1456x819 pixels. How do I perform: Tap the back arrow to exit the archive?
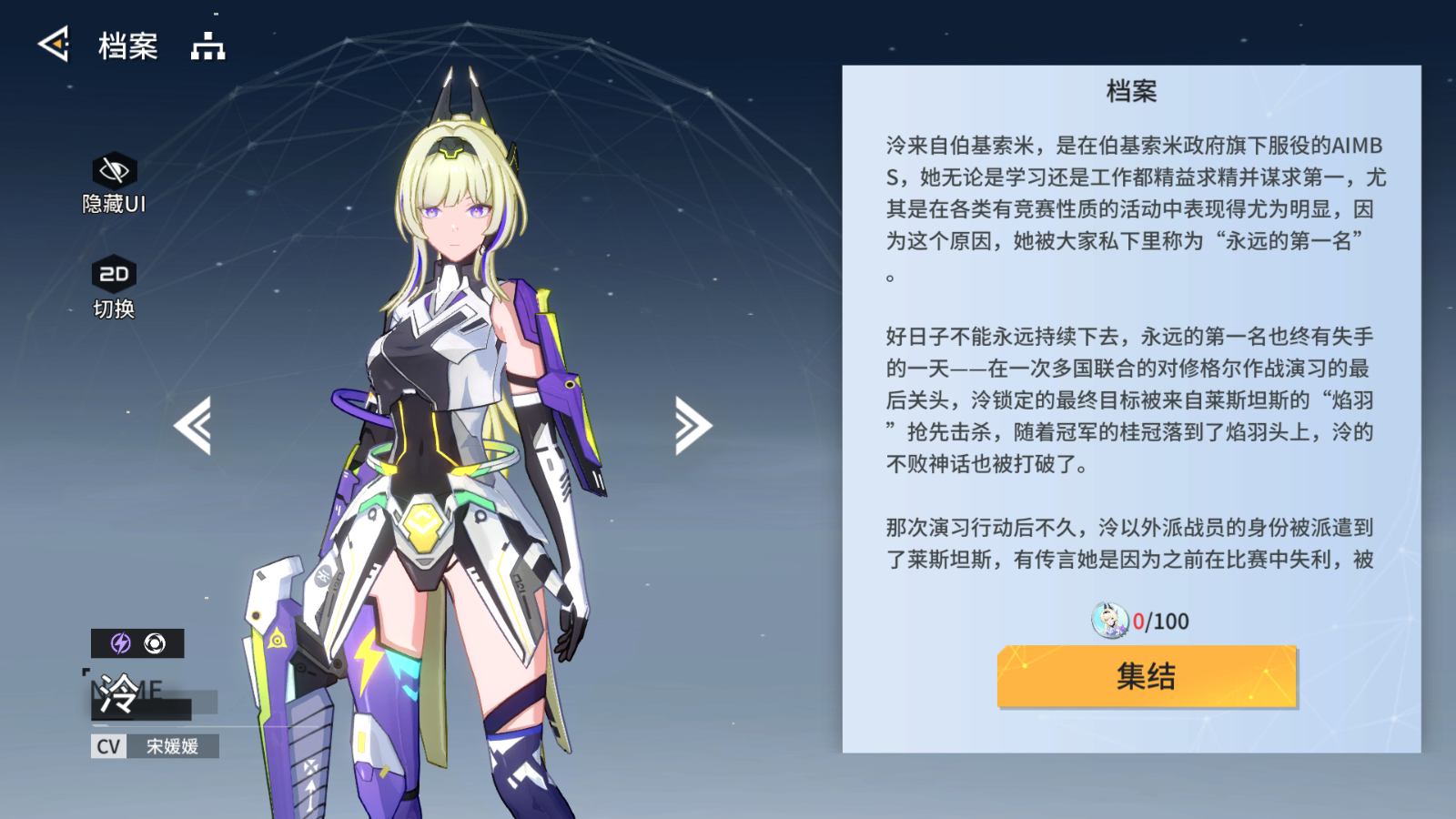pos(52,45)
